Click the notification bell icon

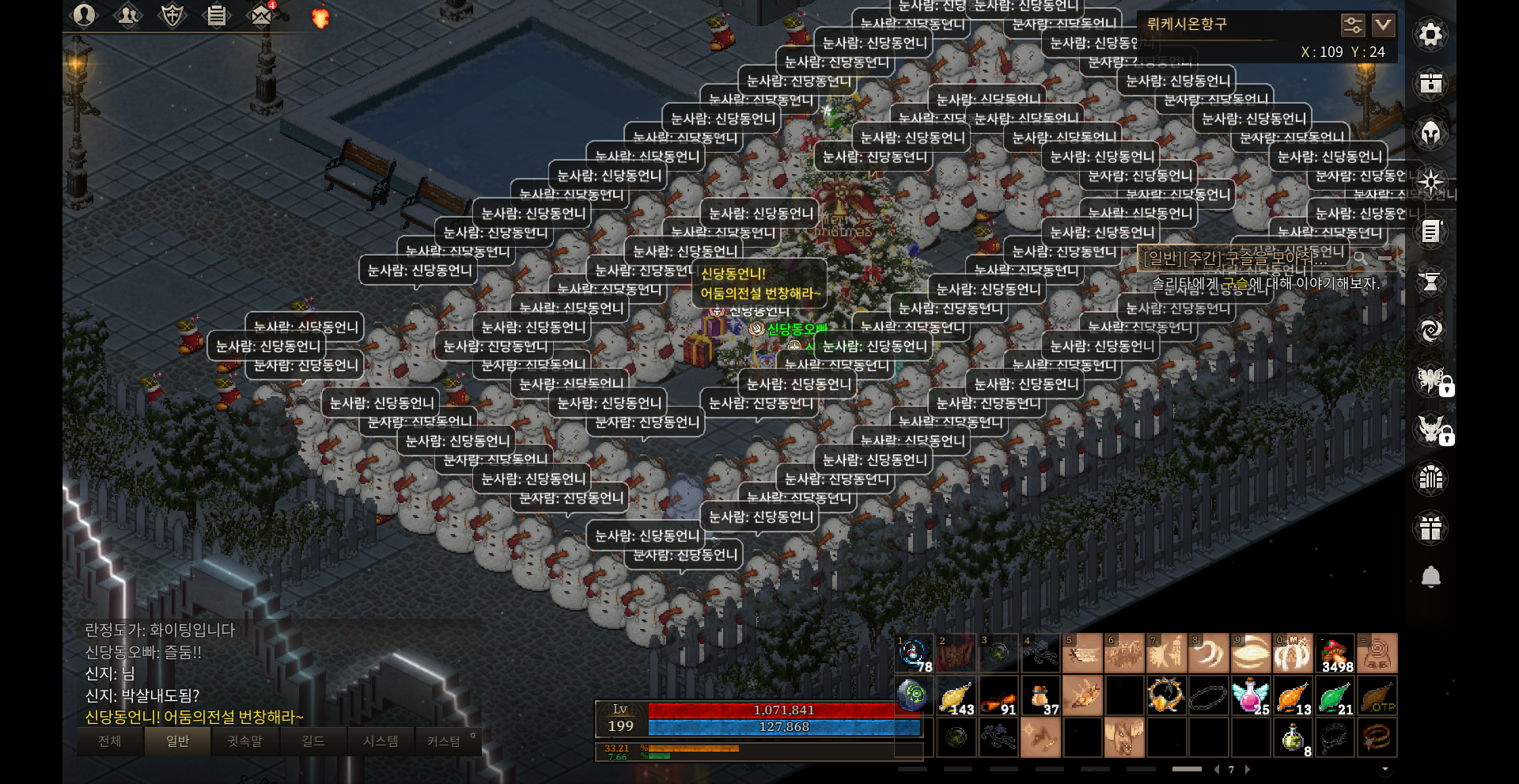point(1430,577)
